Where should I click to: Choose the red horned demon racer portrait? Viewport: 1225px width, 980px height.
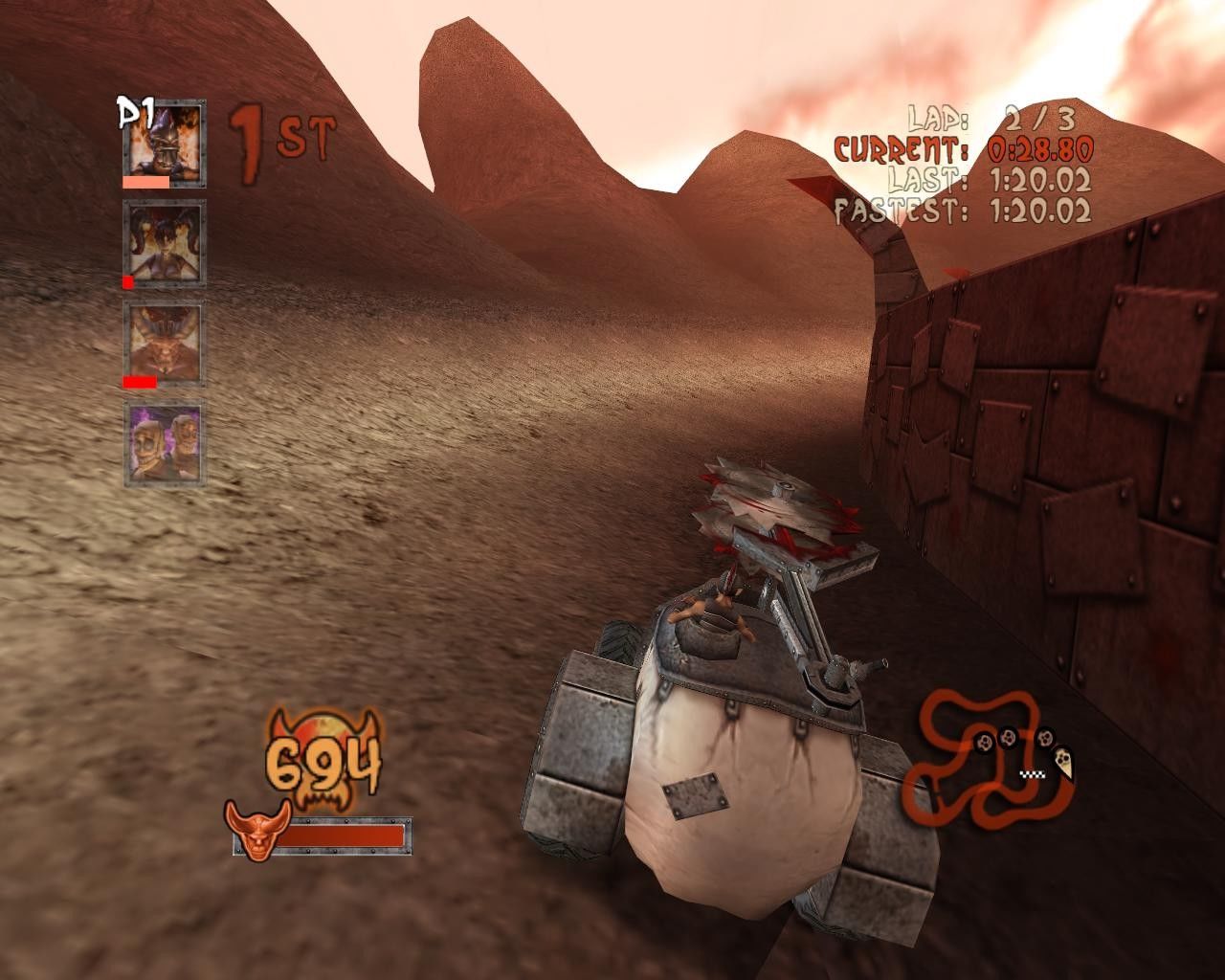coord(164,340)
